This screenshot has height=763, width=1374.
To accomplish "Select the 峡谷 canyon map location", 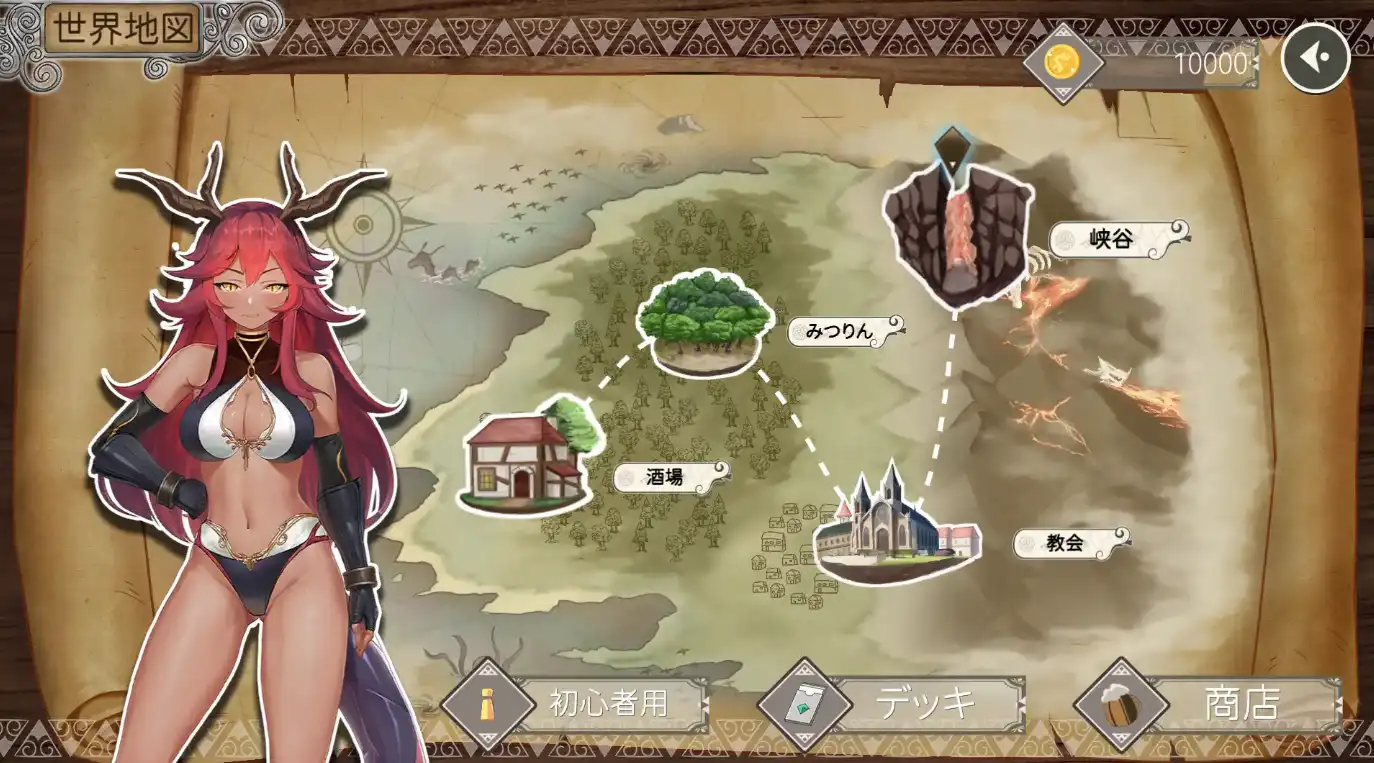I will (x=956, y=234).
